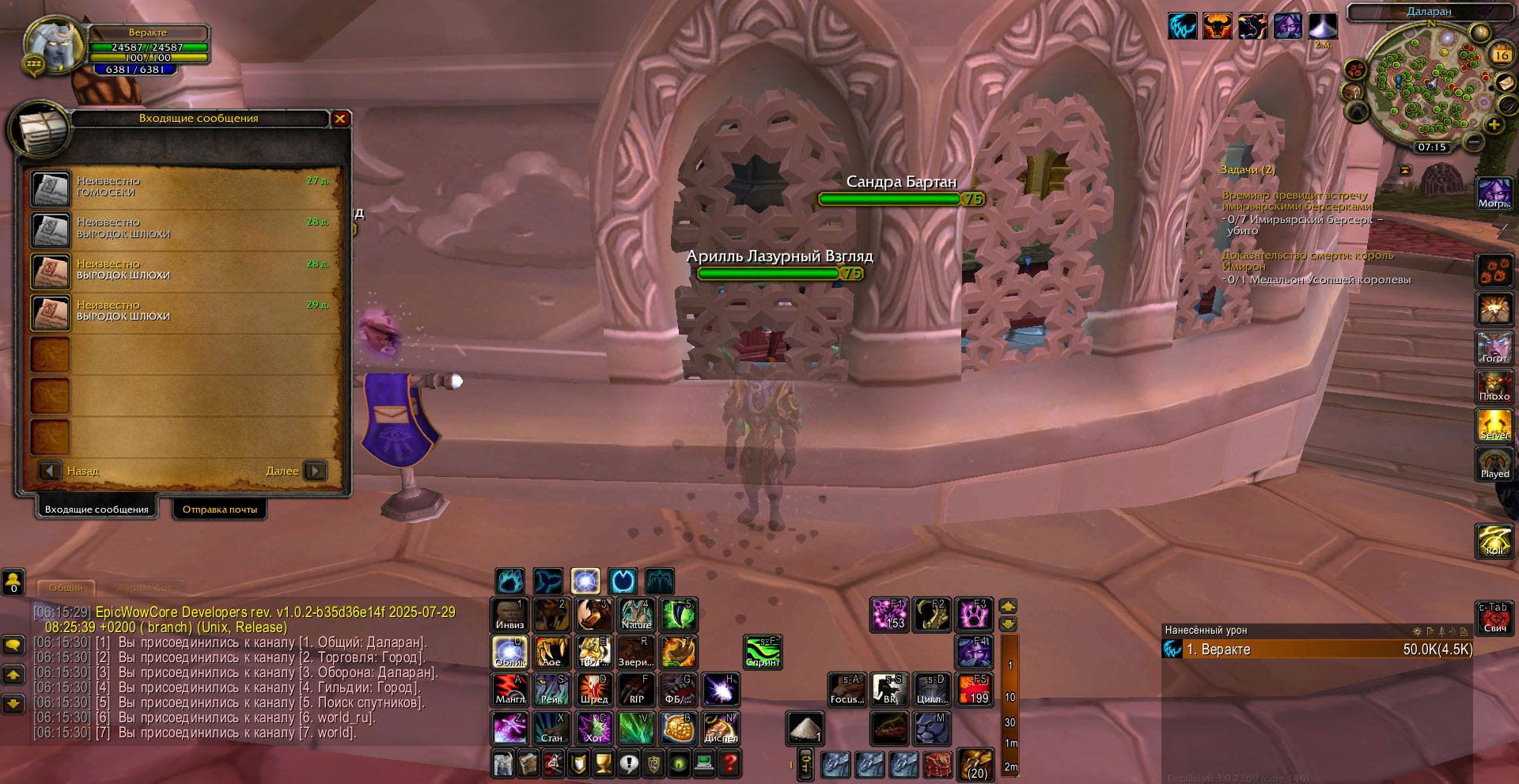Activate the Шред ability
The width and height of the screenshot is (1519, 784).
tap(593, 690)
